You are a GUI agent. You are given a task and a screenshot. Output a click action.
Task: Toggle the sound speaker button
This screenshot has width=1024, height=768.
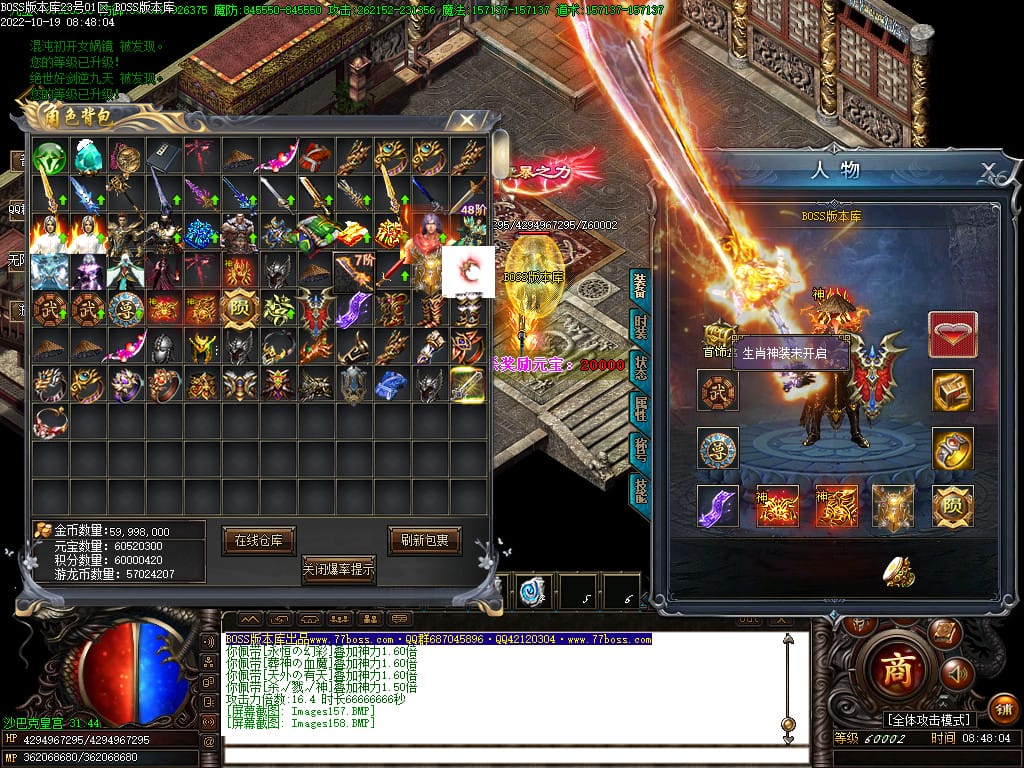[956, 673]
